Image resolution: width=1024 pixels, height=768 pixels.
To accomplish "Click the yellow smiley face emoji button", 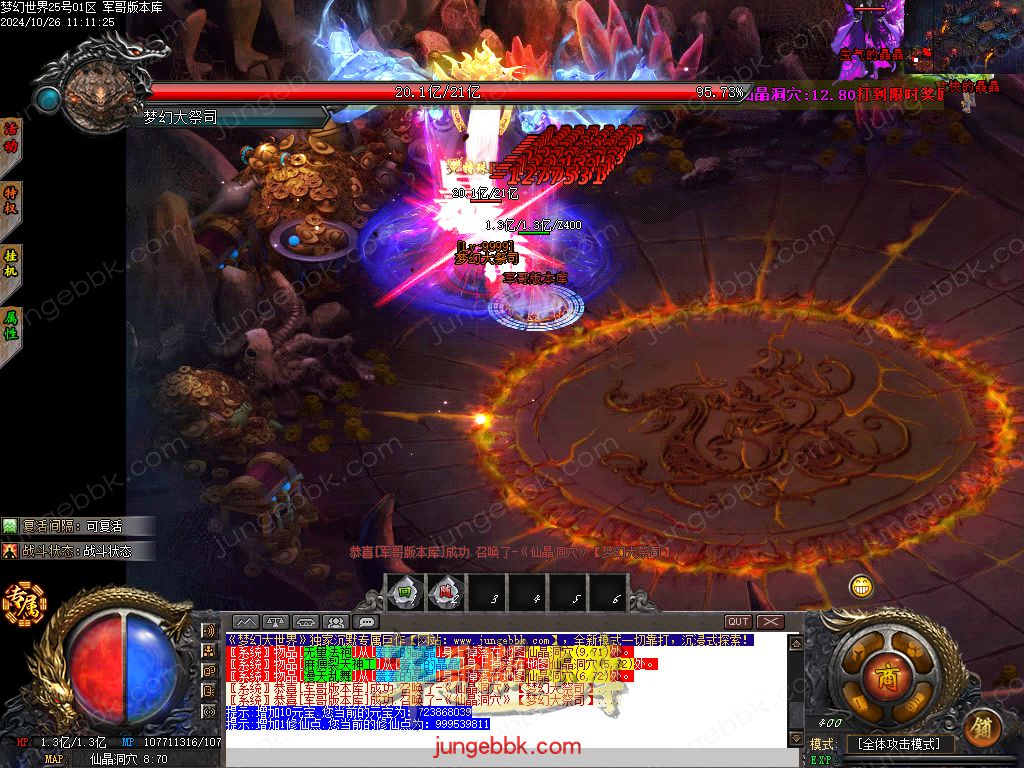I will pyautogui.click(x=861, y=586).
